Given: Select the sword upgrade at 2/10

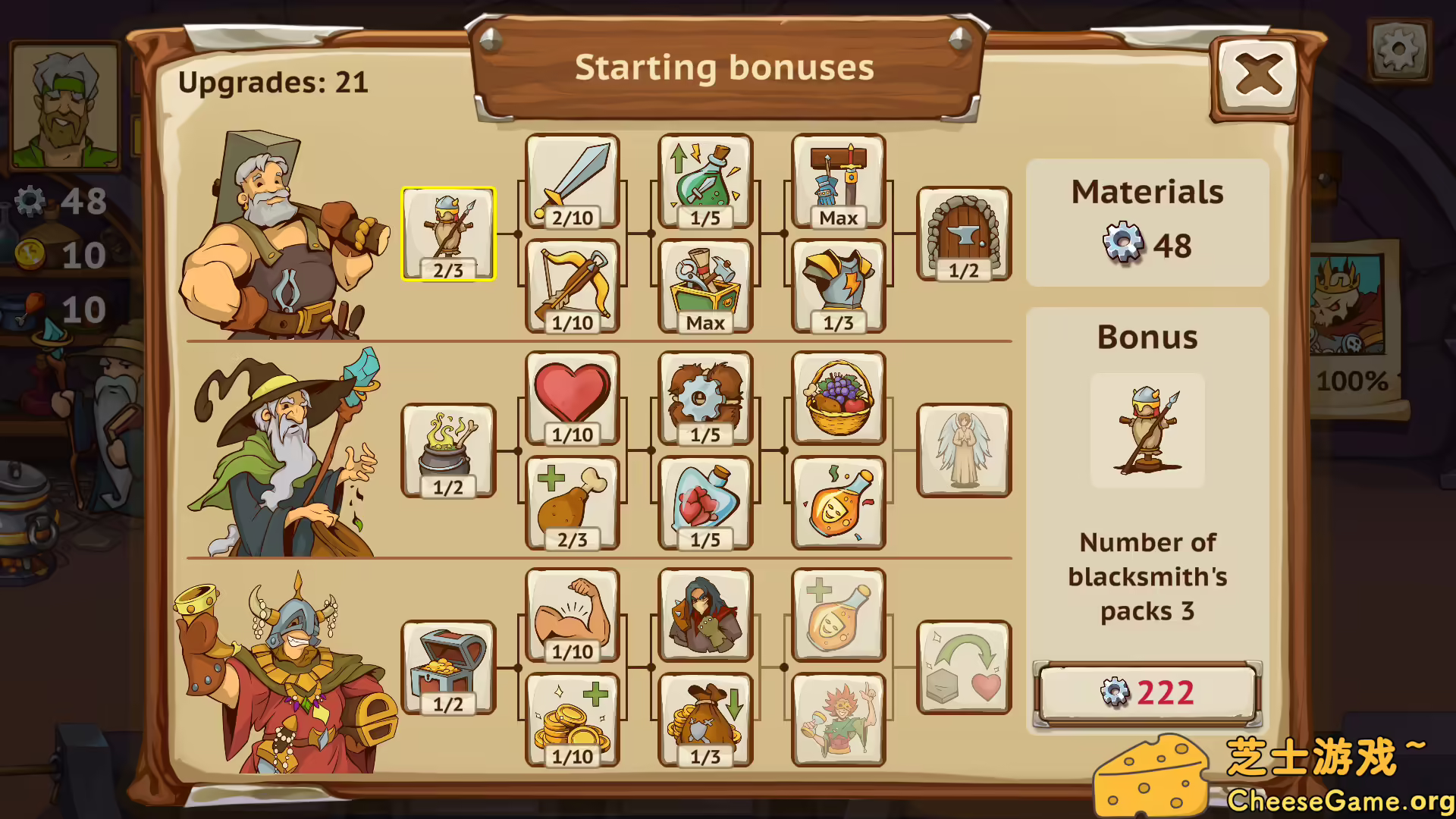Looking at the screenshot, I should point(573,182).
